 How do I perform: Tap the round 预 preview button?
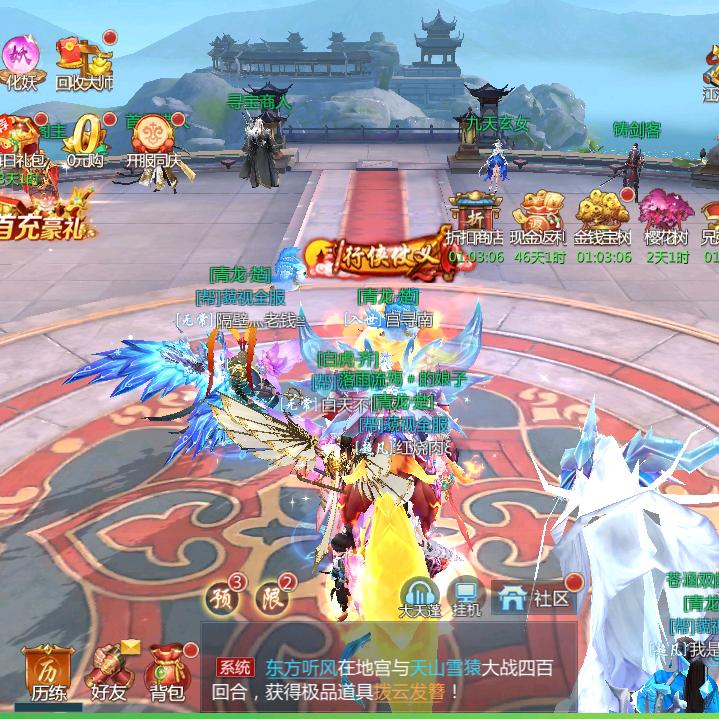(221, 599)
